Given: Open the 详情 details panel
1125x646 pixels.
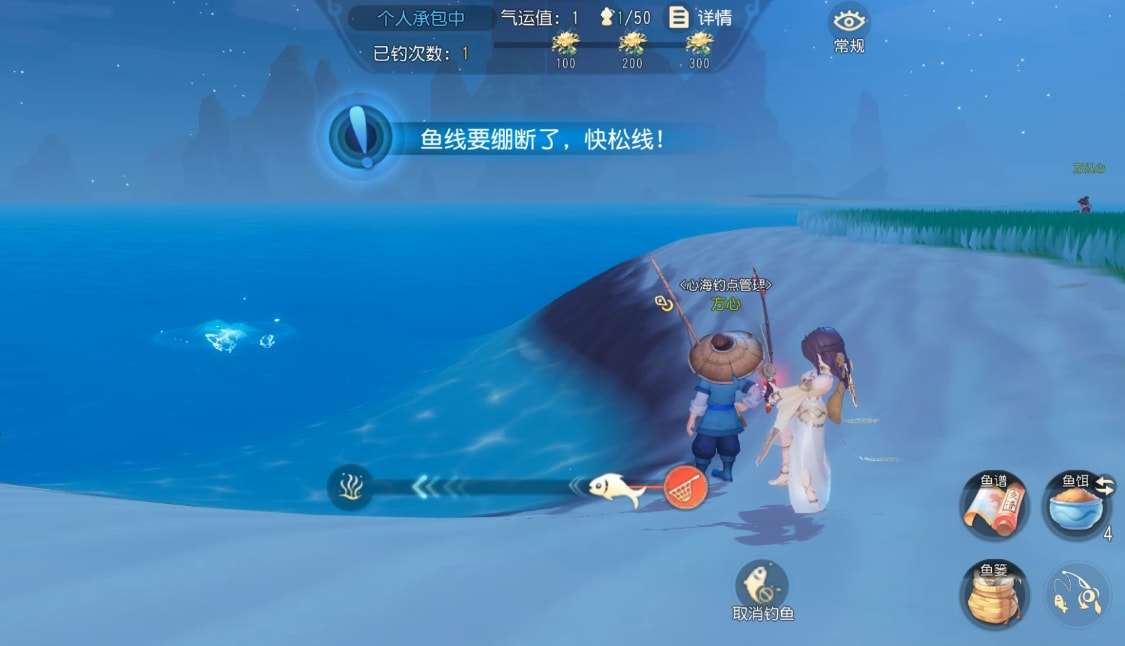Looking at the screenshot, I should 700,18.
